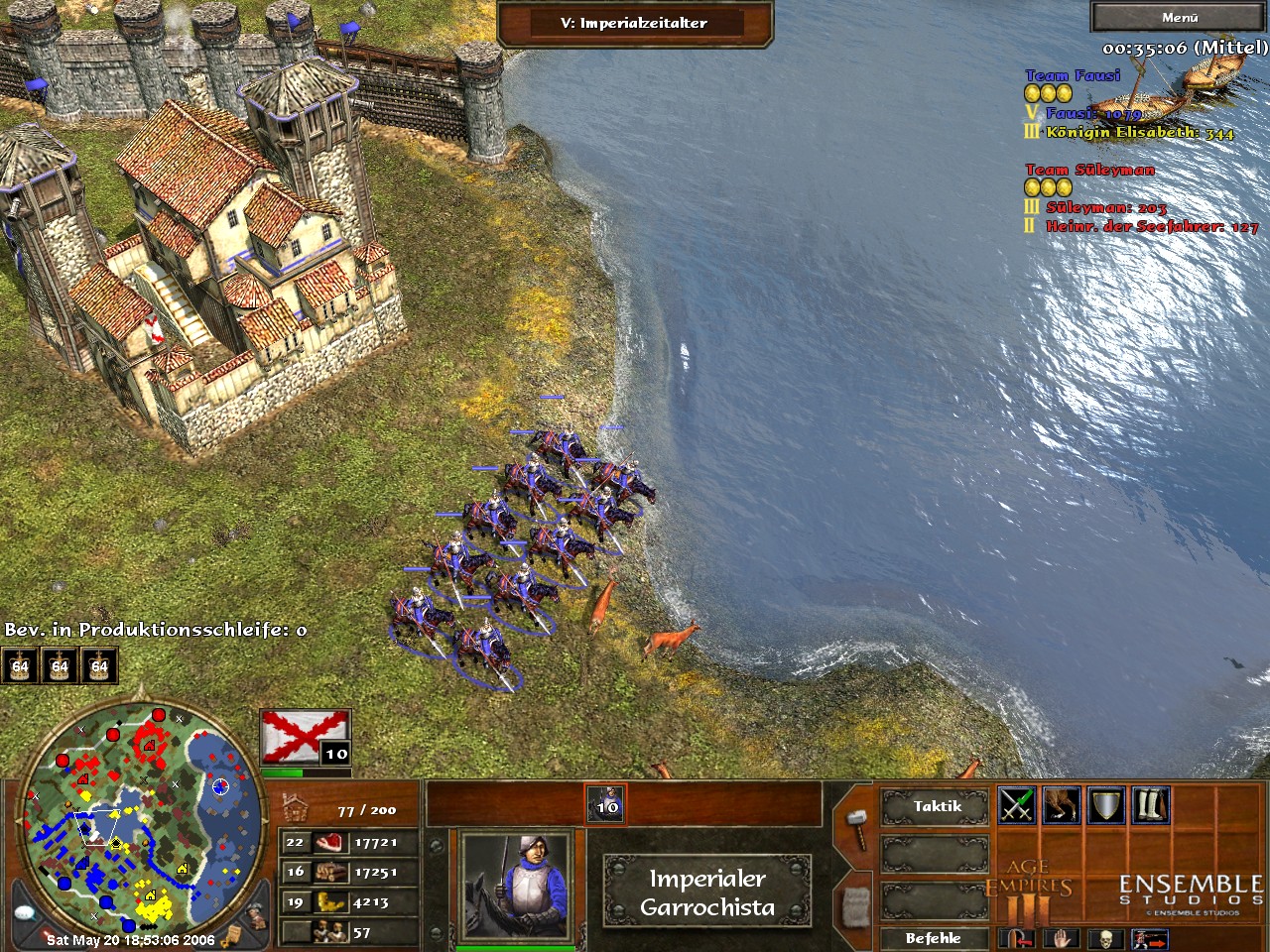
Task: Open the Menü button
Action: (1179, 17)
